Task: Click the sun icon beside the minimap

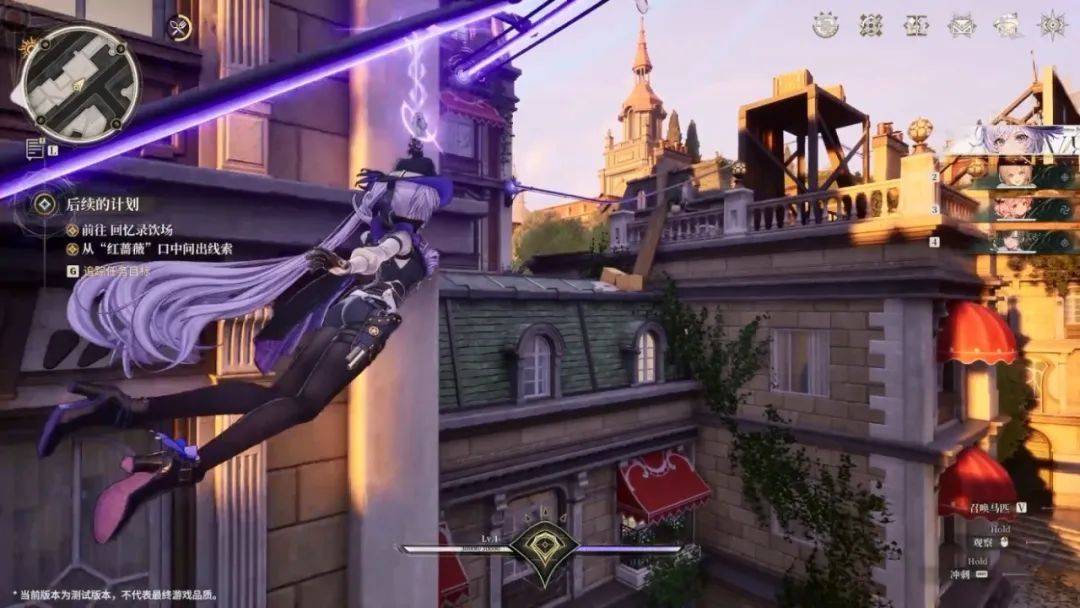Action: pyautogui.click(x=27, y=46)
